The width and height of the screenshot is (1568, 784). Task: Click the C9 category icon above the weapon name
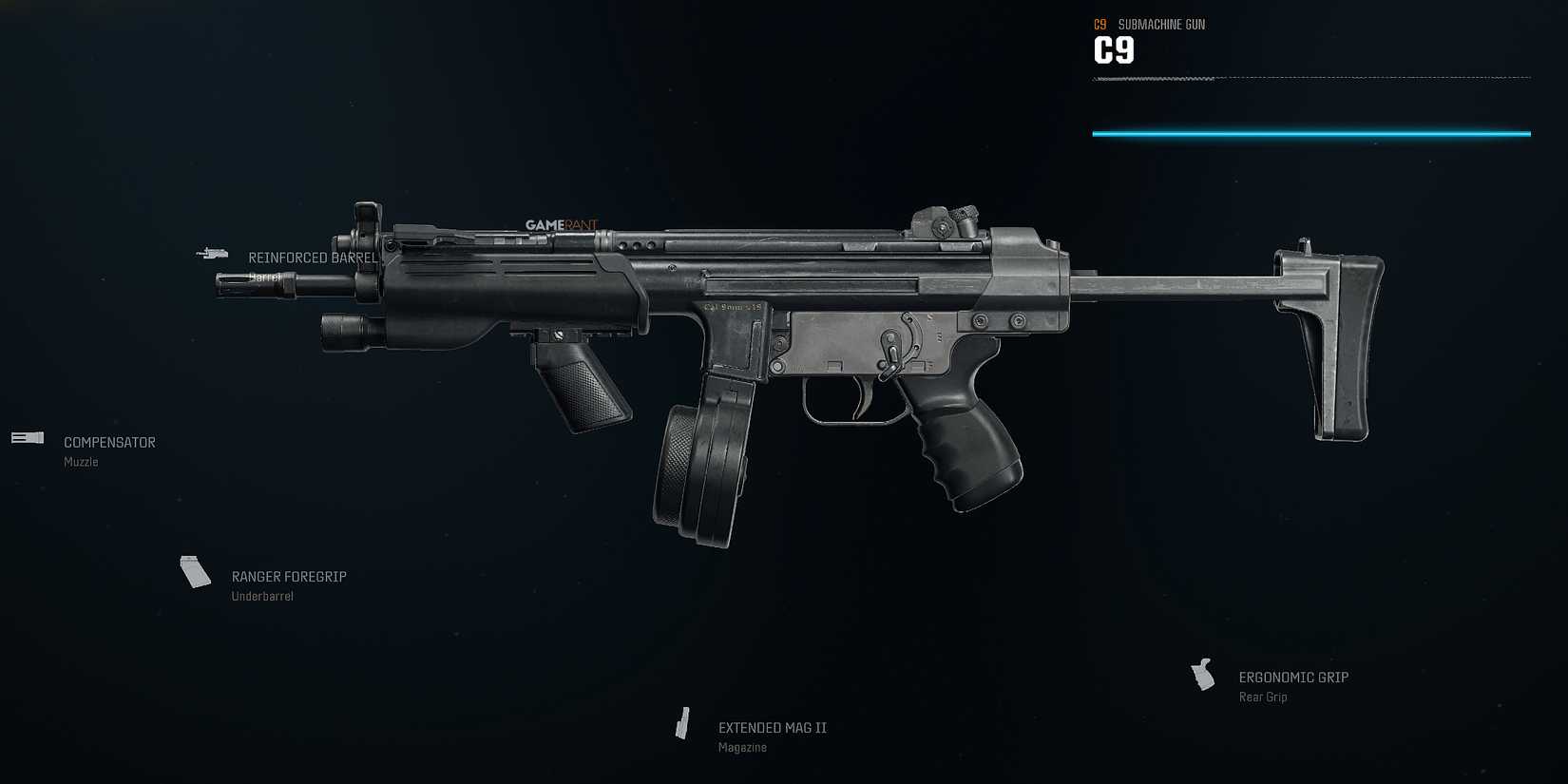1099,24
